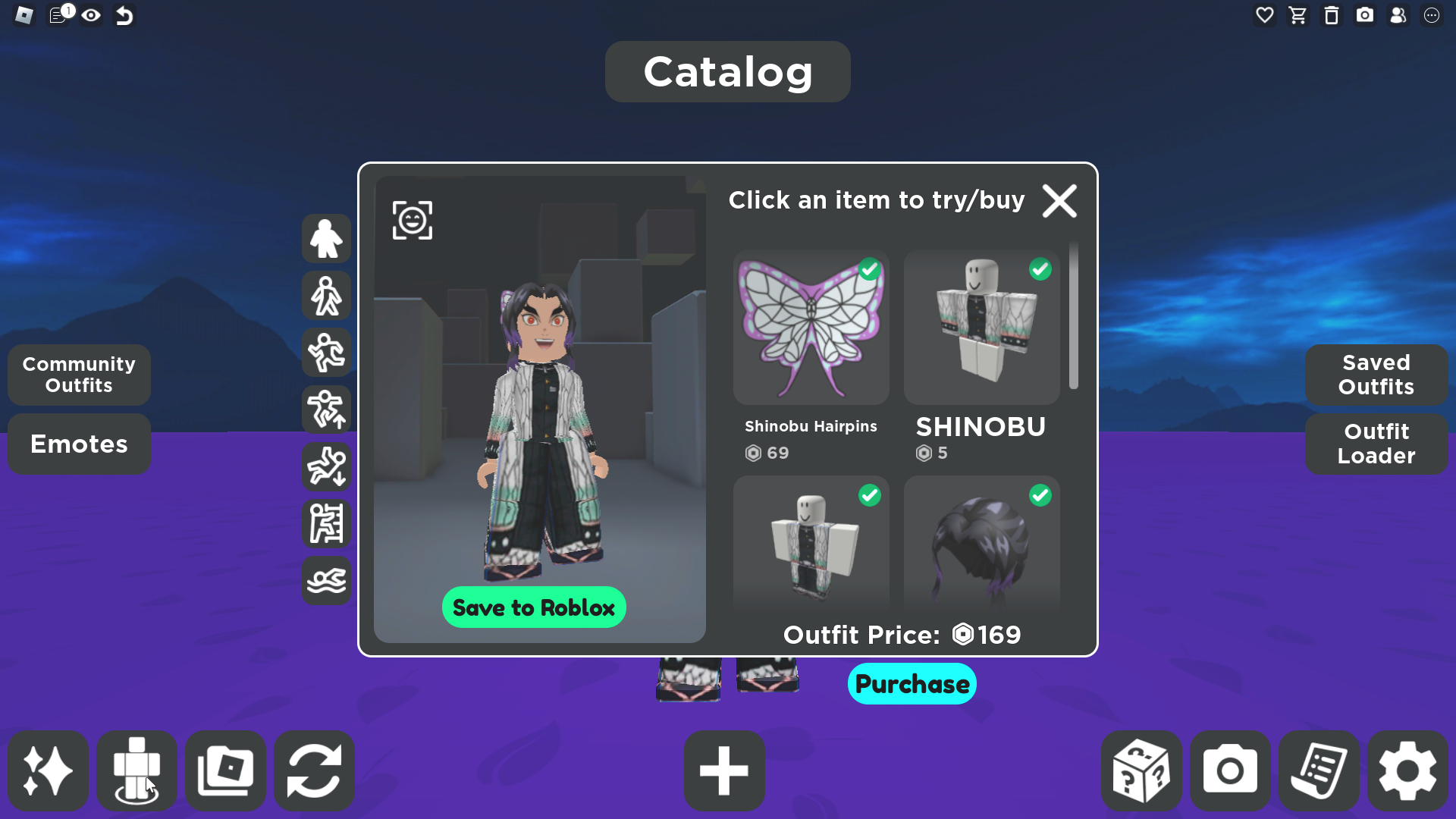Purchase the outfit
Screen dimensions: 1456x819
pyautogui.click(x=912, y=684)
